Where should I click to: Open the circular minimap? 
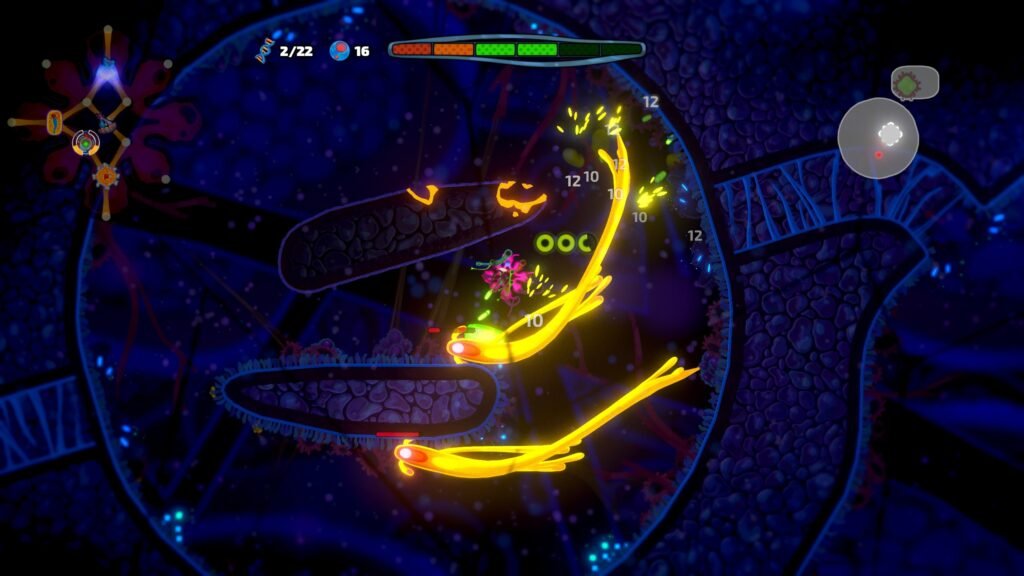pyautogui.click(x=877, y=138)
